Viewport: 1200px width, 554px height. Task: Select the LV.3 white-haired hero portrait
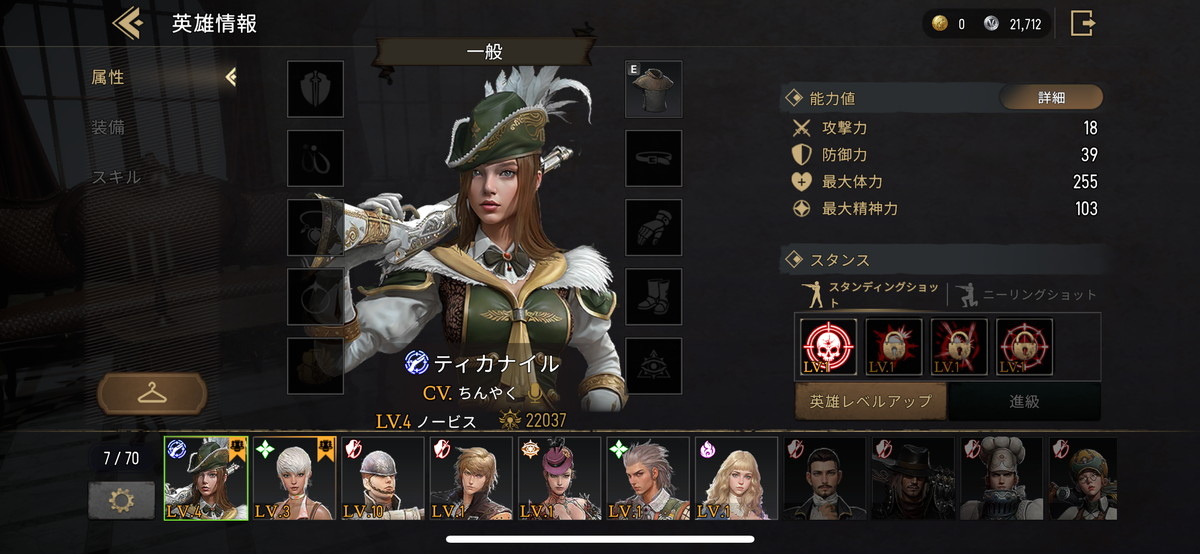(x=295, y=478)
